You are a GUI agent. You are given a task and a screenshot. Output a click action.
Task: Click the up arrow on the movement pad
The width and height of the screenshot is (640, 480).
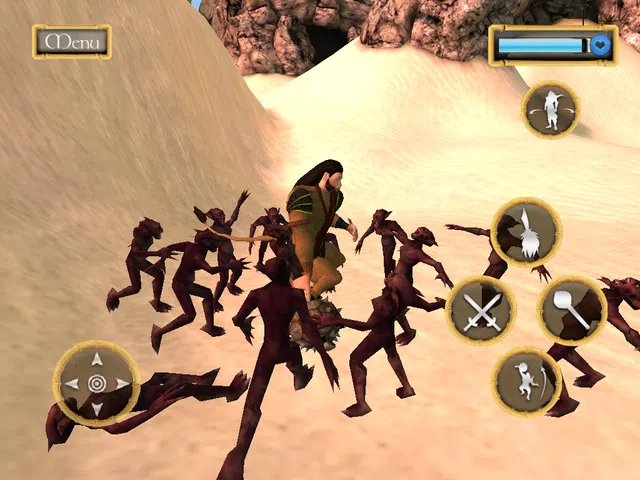coord(96,359)
